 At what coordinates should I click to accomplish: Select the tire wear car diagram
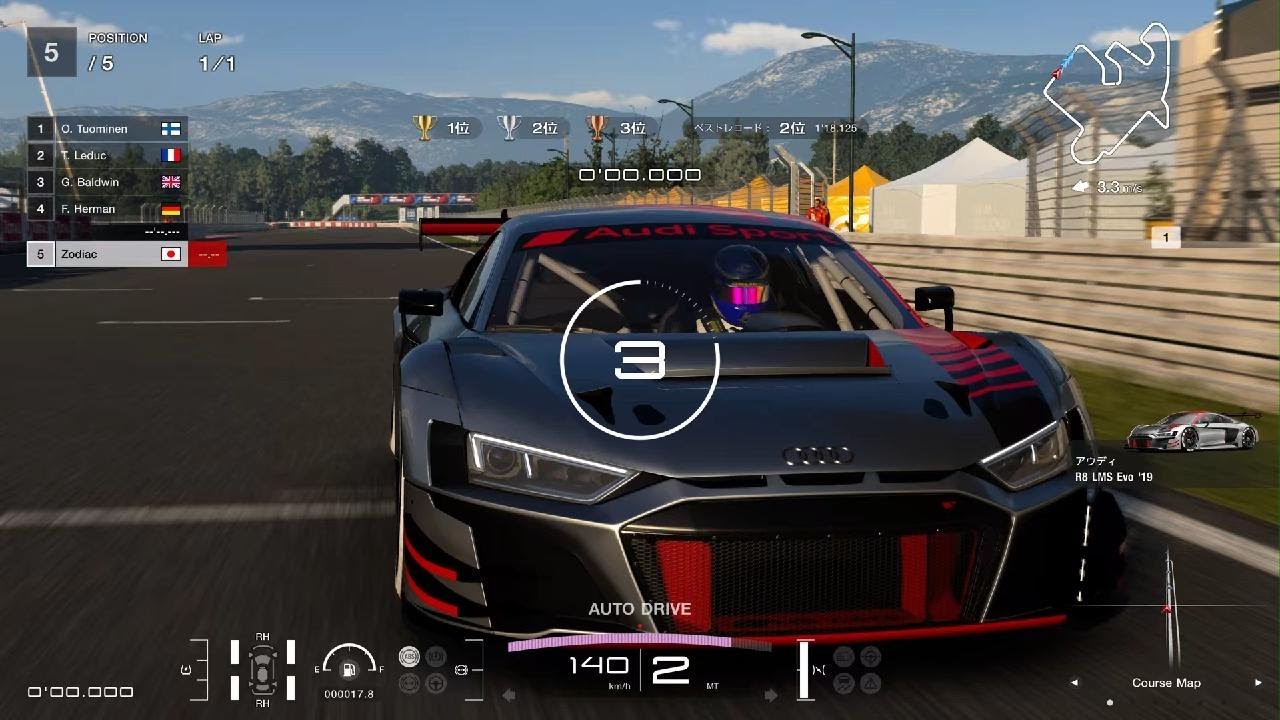(x=262, y=667)
